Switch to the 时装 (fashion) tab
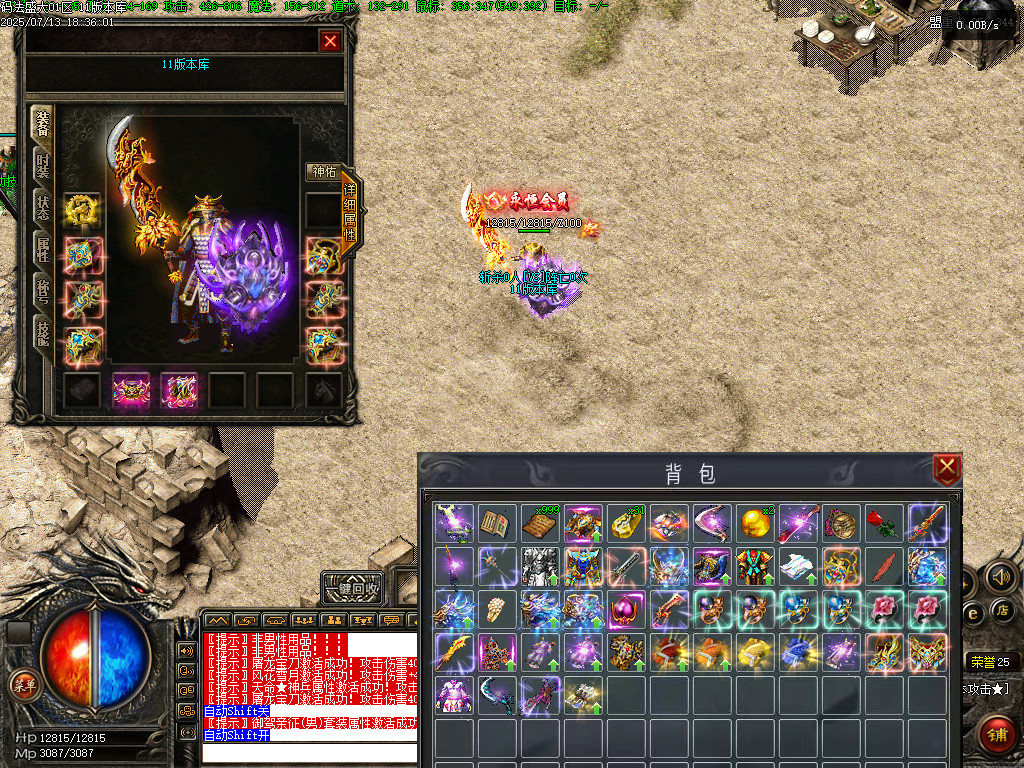 [42, 163]
